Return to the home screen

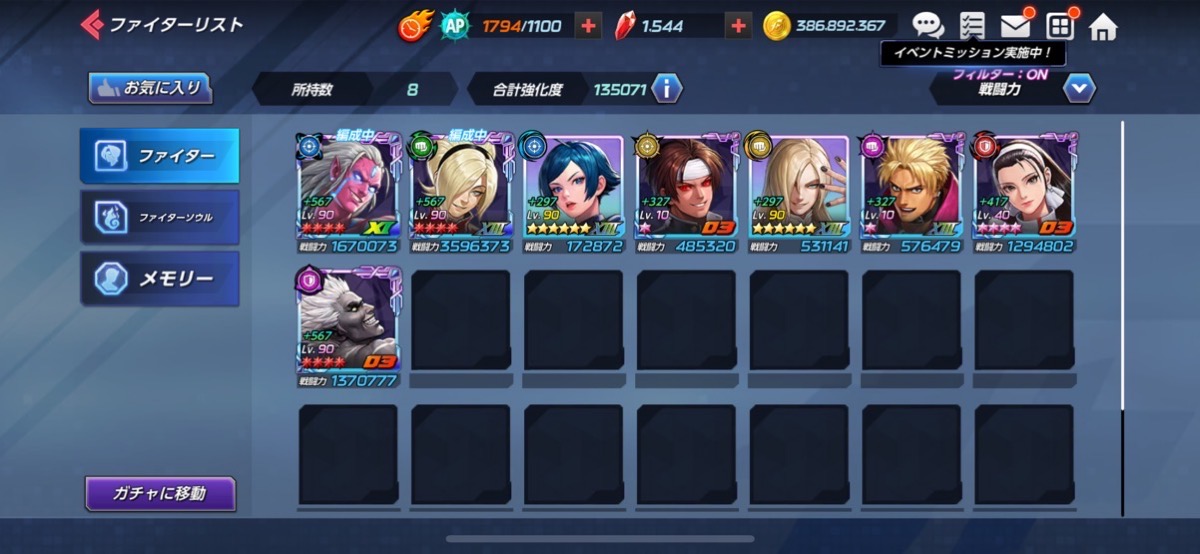pos(1103,27)
